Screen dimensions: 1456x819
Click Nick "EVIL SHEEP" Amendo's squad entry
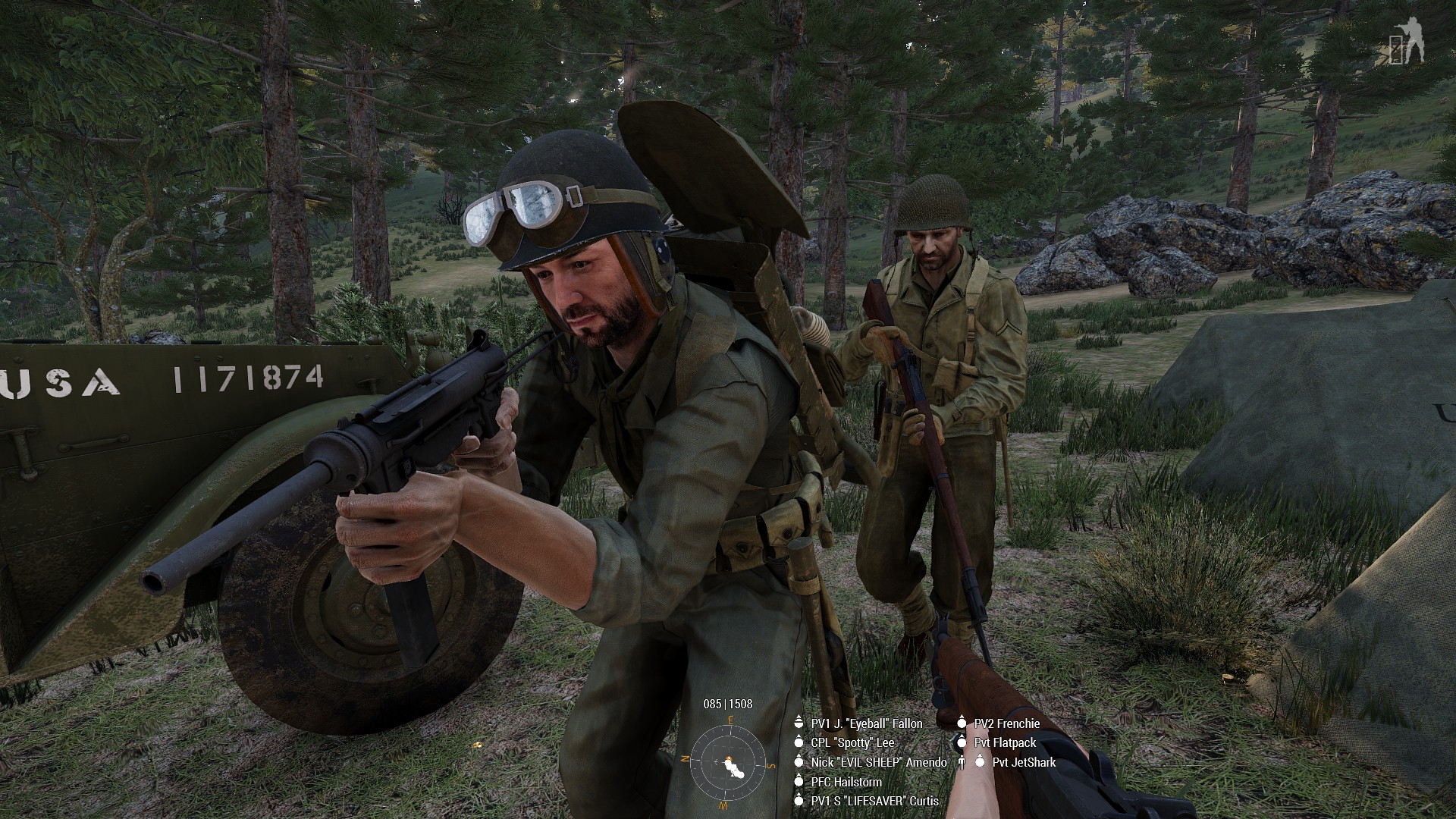point(878,762)
